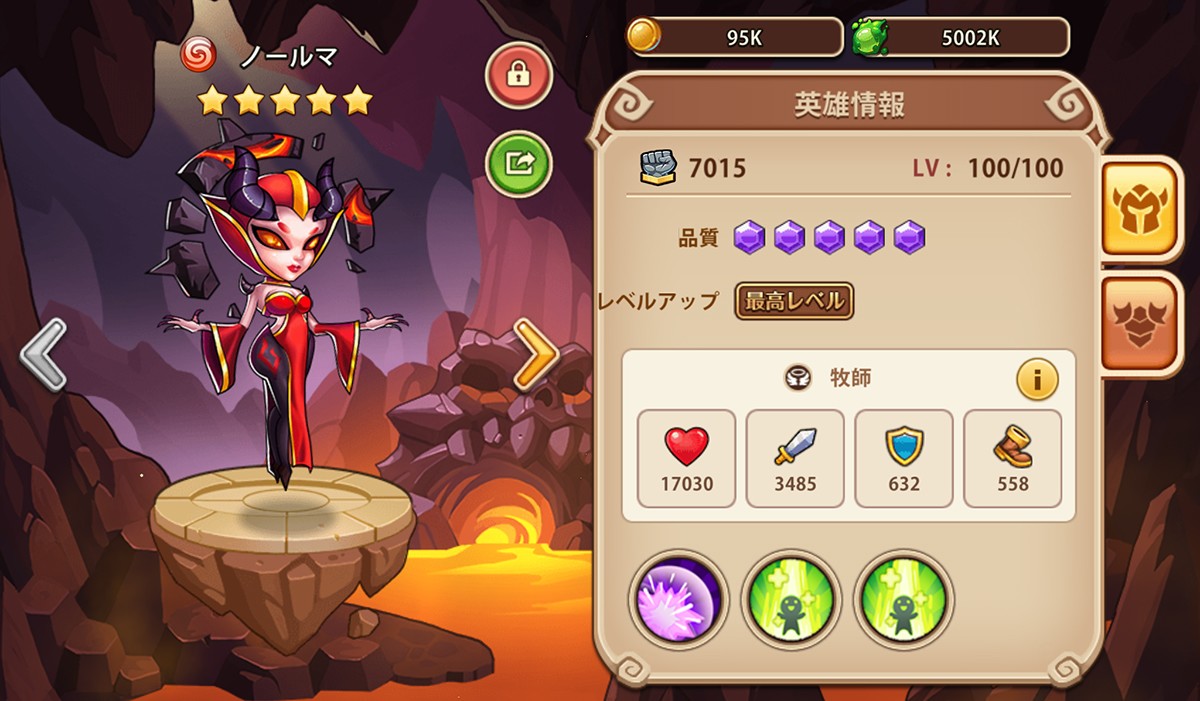Image resolution: width=1200 pixels, height=701 pixels.
Task: Click the gold coin currency bar
Action: coord(735,37)
